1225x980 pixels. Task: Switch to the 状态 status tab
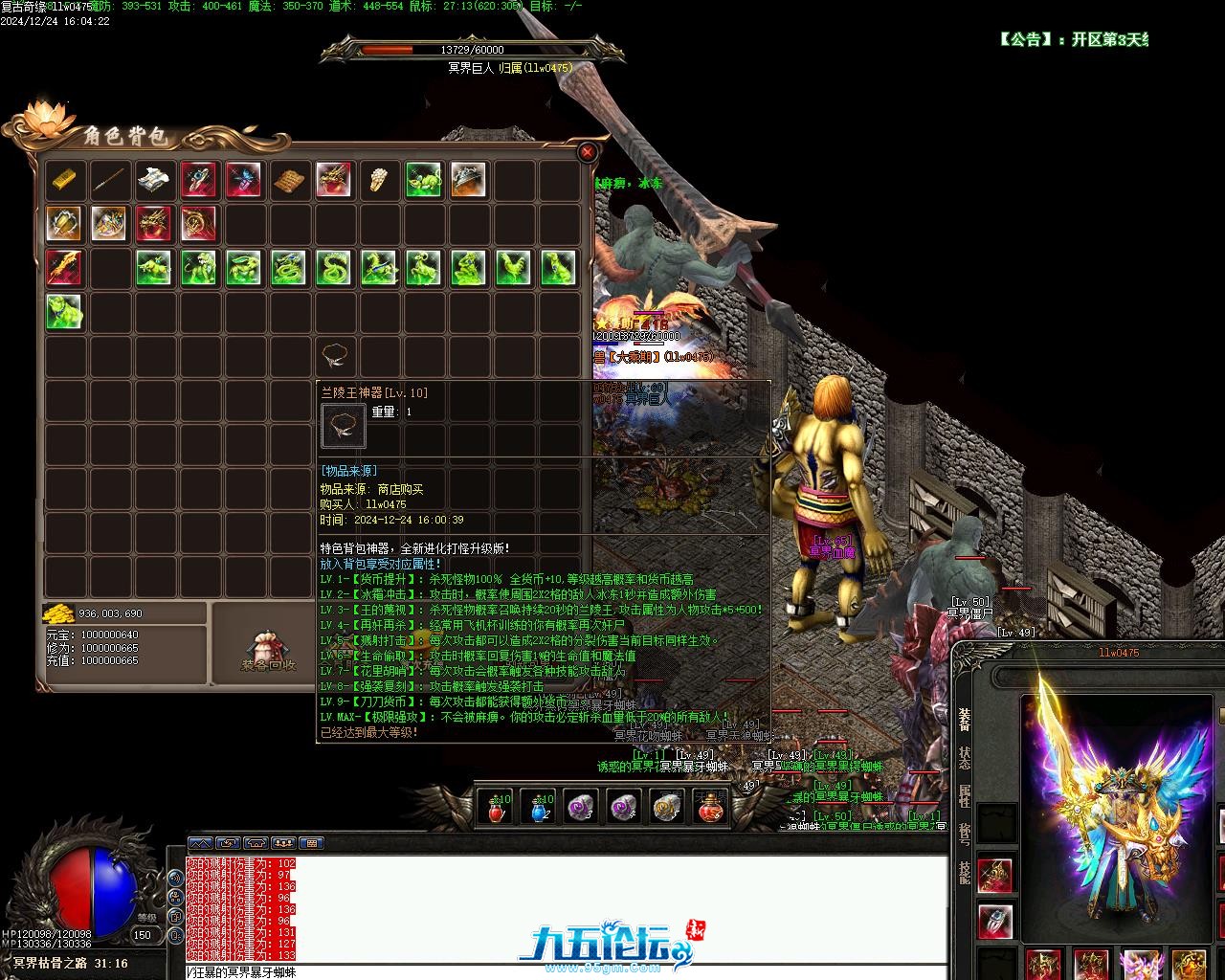tap(964, 758)
